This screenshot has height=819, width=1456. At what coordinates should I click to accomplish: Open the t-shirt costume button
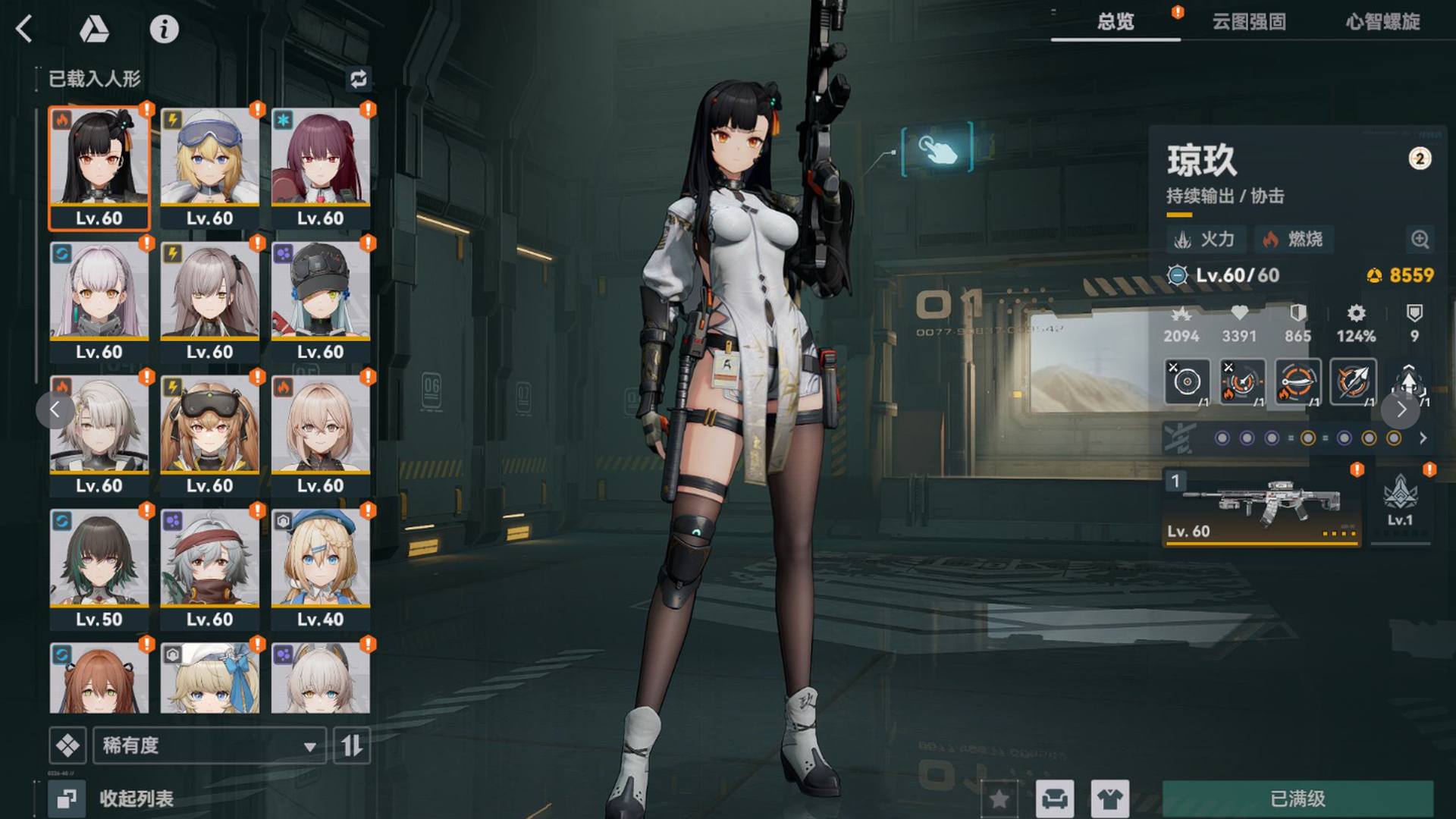1110,798
